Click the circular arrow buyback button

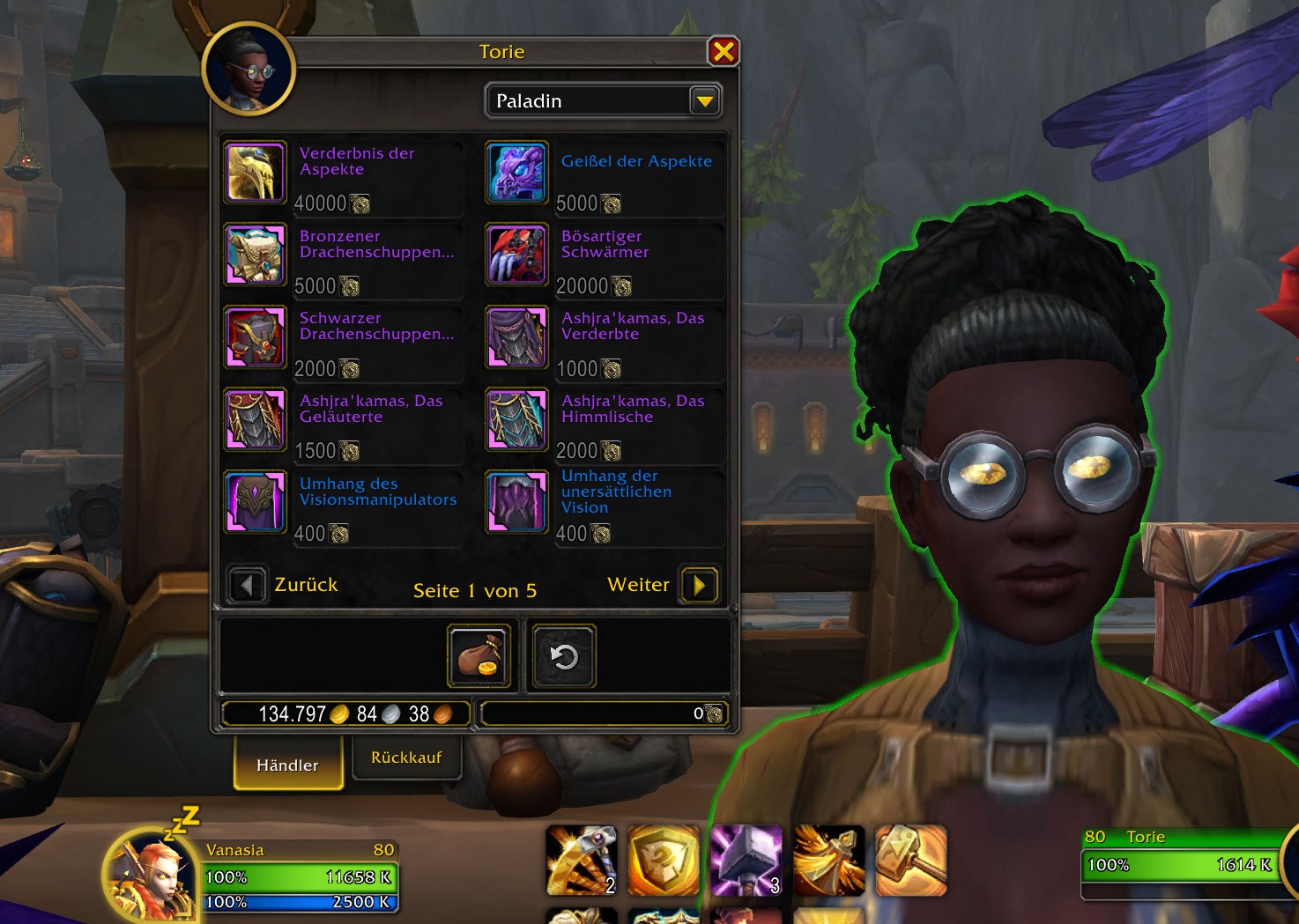(x=564, y=656)
